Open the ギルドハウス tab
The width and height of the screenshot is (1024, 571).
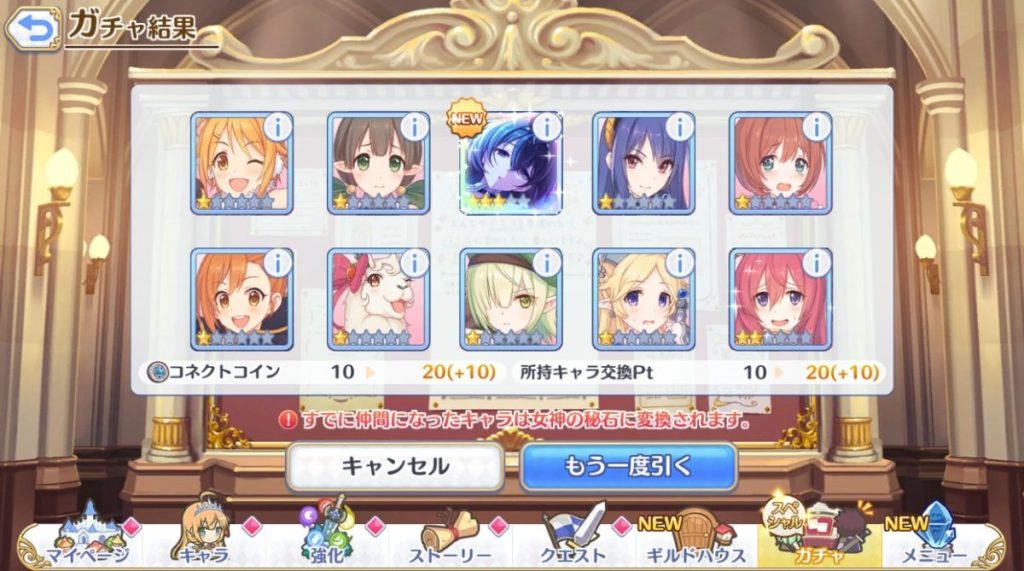(697, 540)
